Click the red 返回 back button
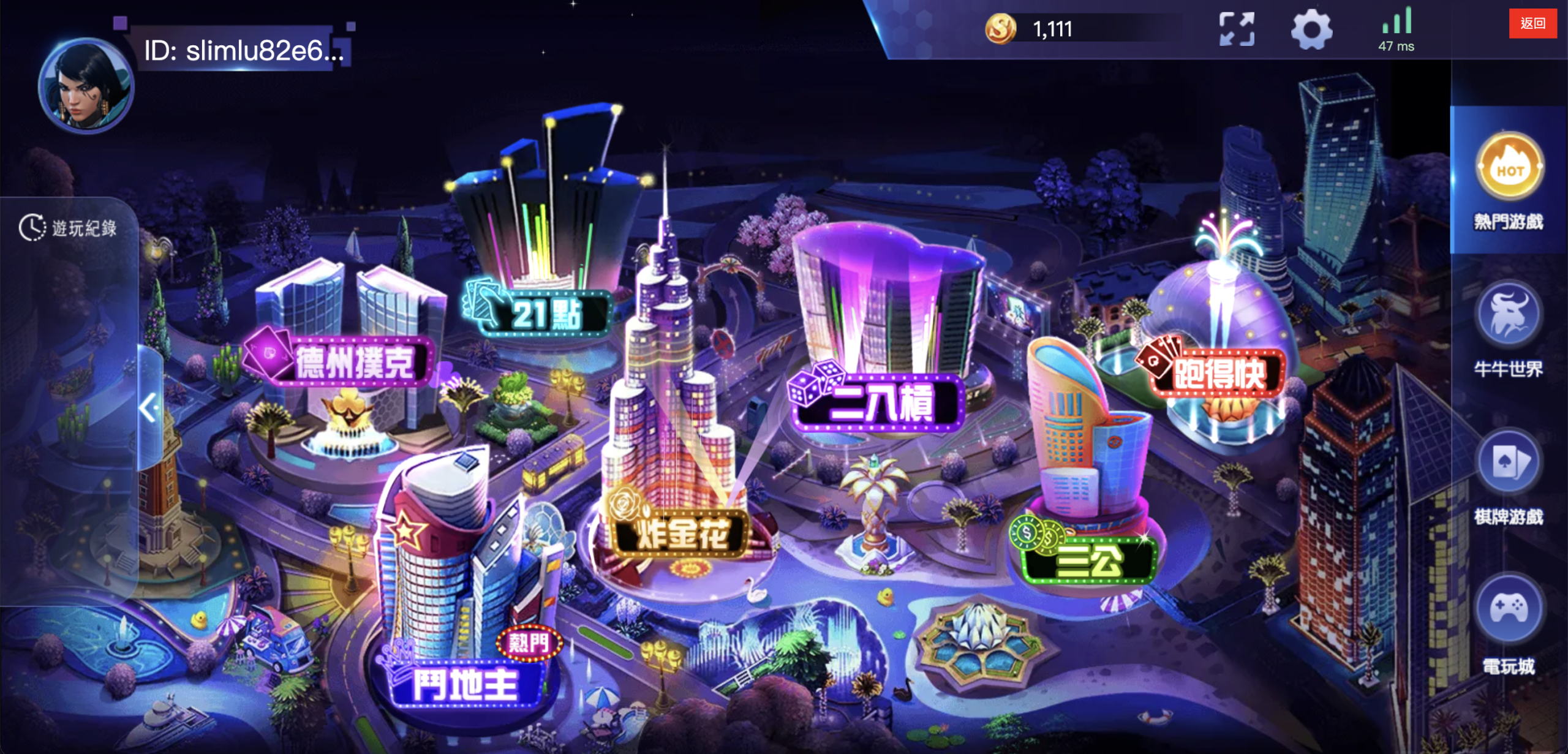Screen dimensions: 1568x754 pyautogui.click(x=1532, y=24)
